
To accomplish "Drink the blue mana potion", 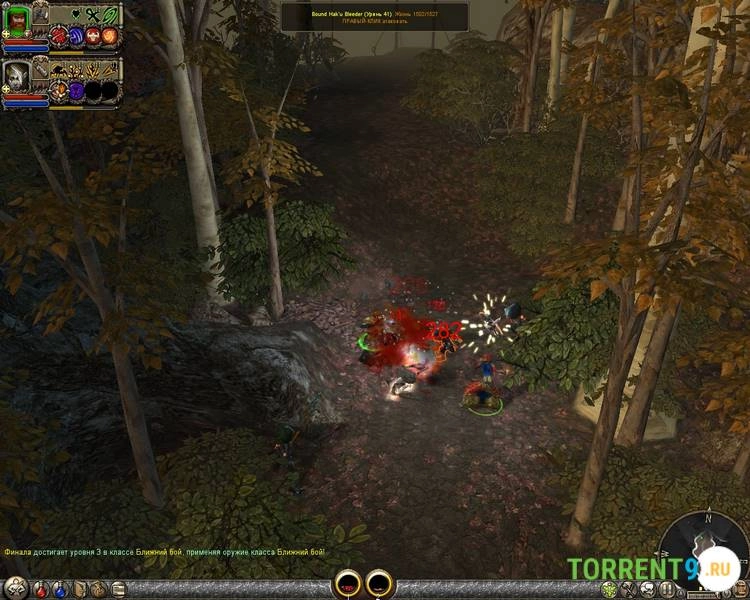I will [60, 589].
